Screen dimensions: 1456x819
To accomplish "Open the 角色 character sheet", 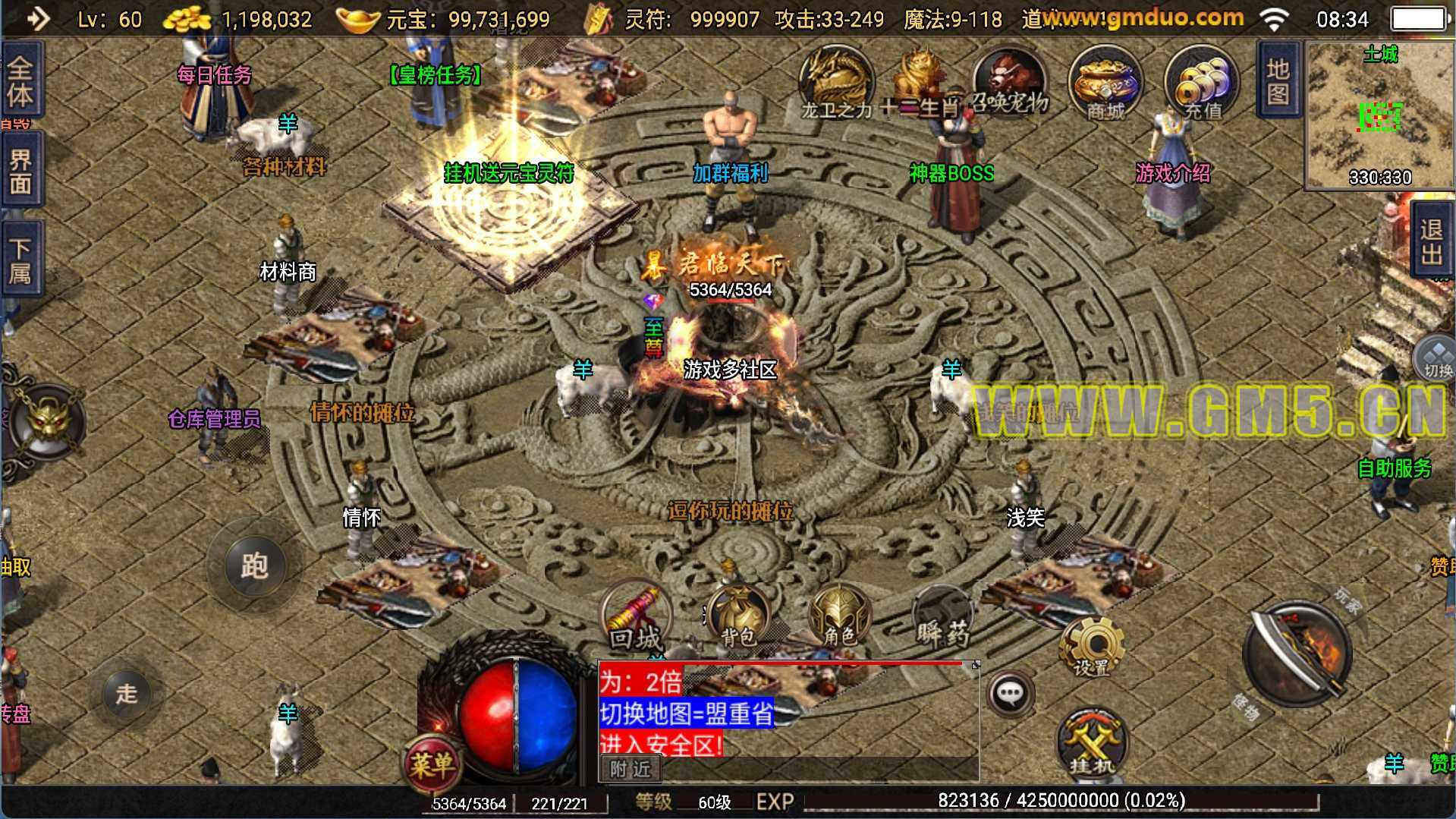I will (x=839, y=616).
